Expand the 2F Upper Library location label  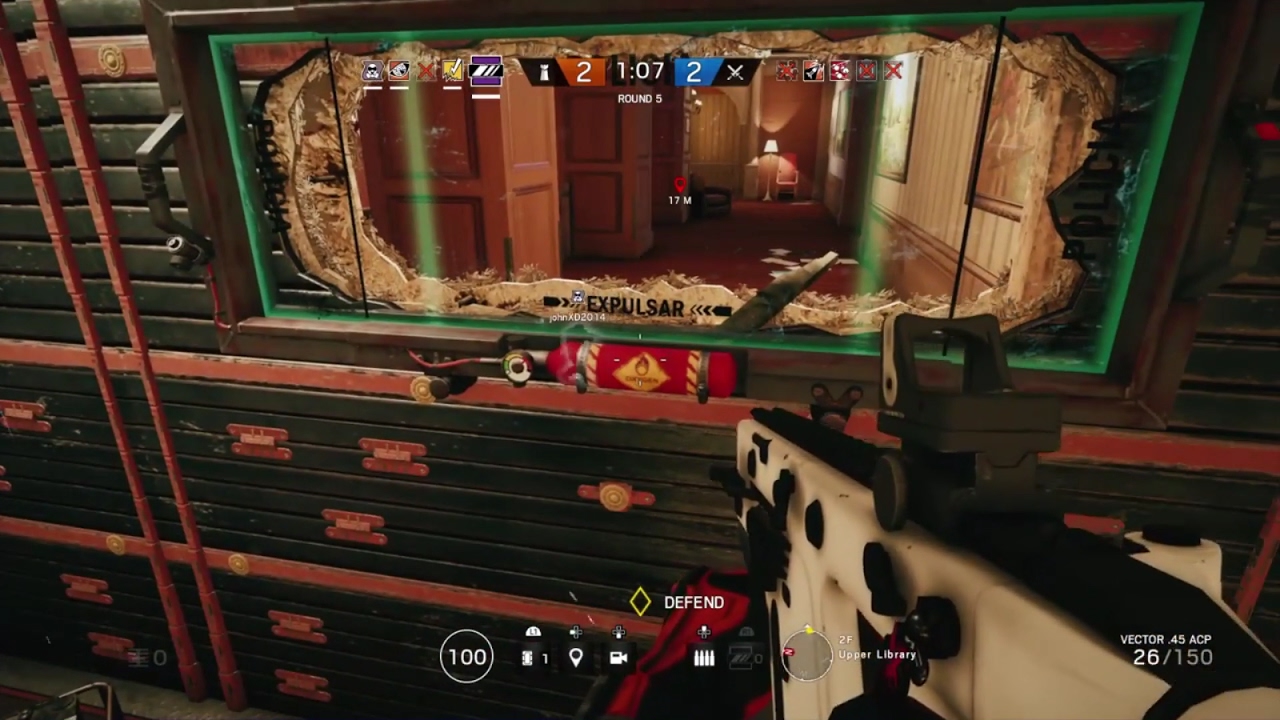pyautogui.click(x=877, y=653)
